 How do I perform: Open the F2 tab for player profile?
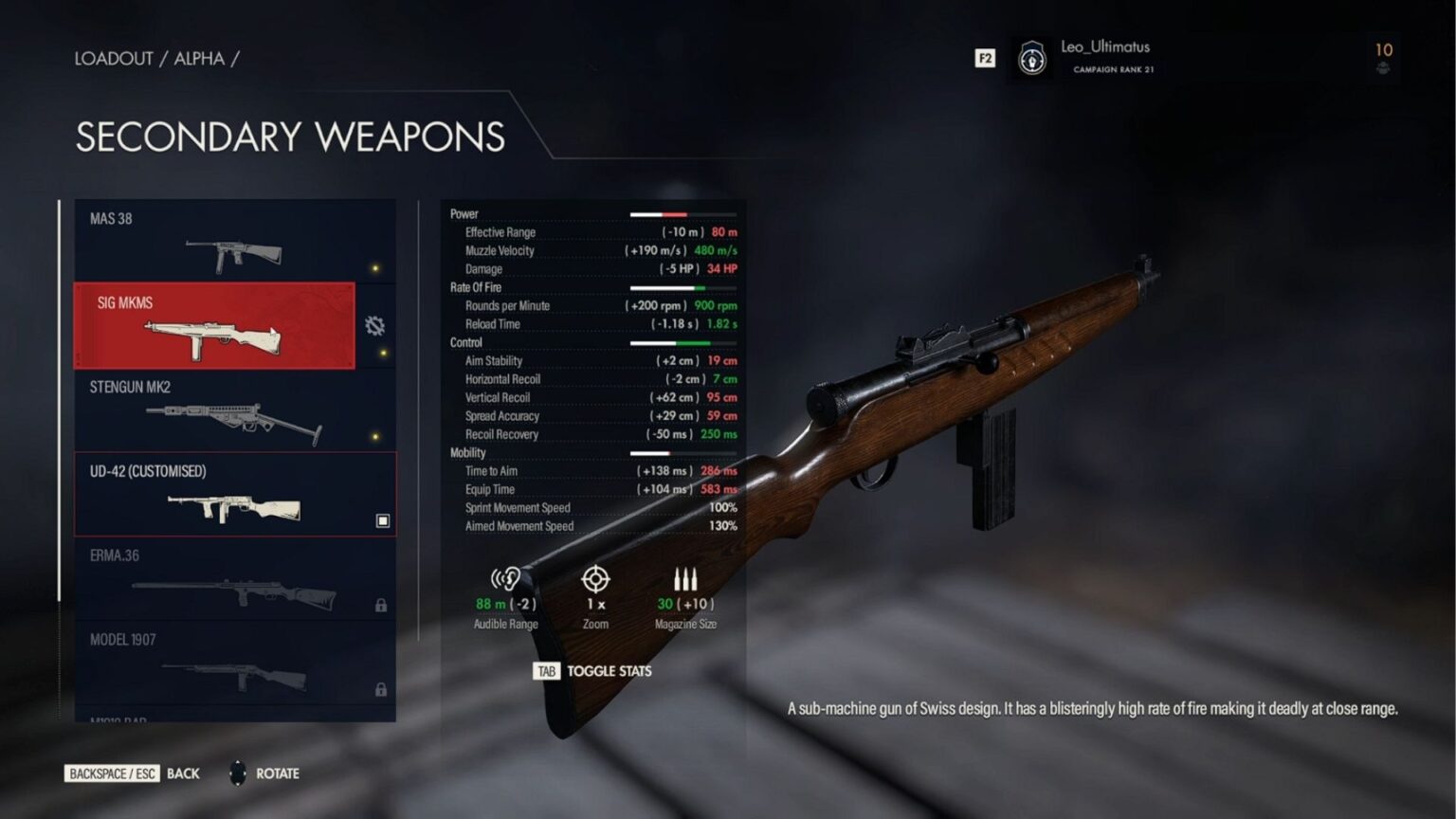985,58
